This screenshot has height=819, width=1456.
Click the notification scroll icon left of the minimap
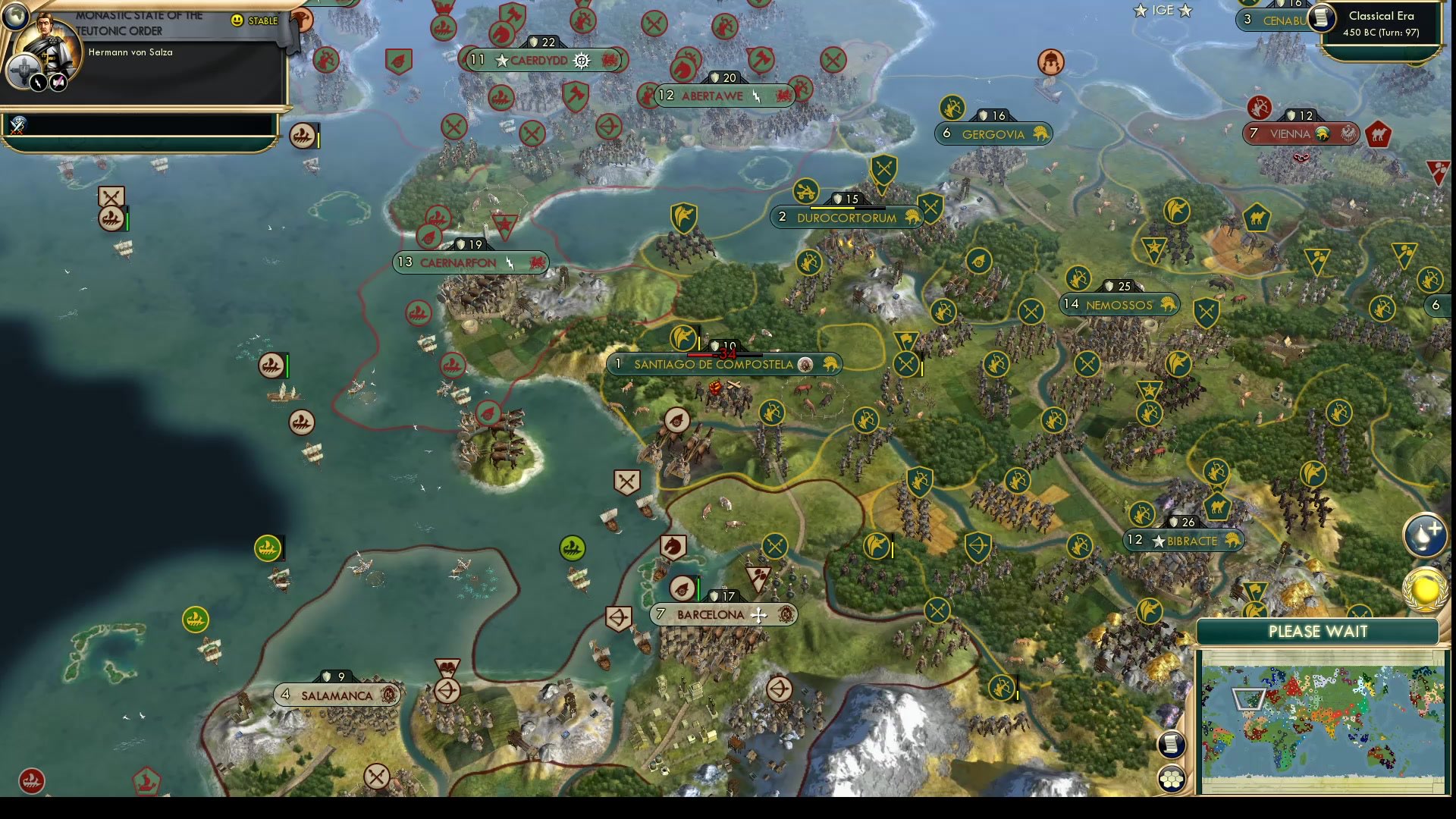pos(1172,745)
